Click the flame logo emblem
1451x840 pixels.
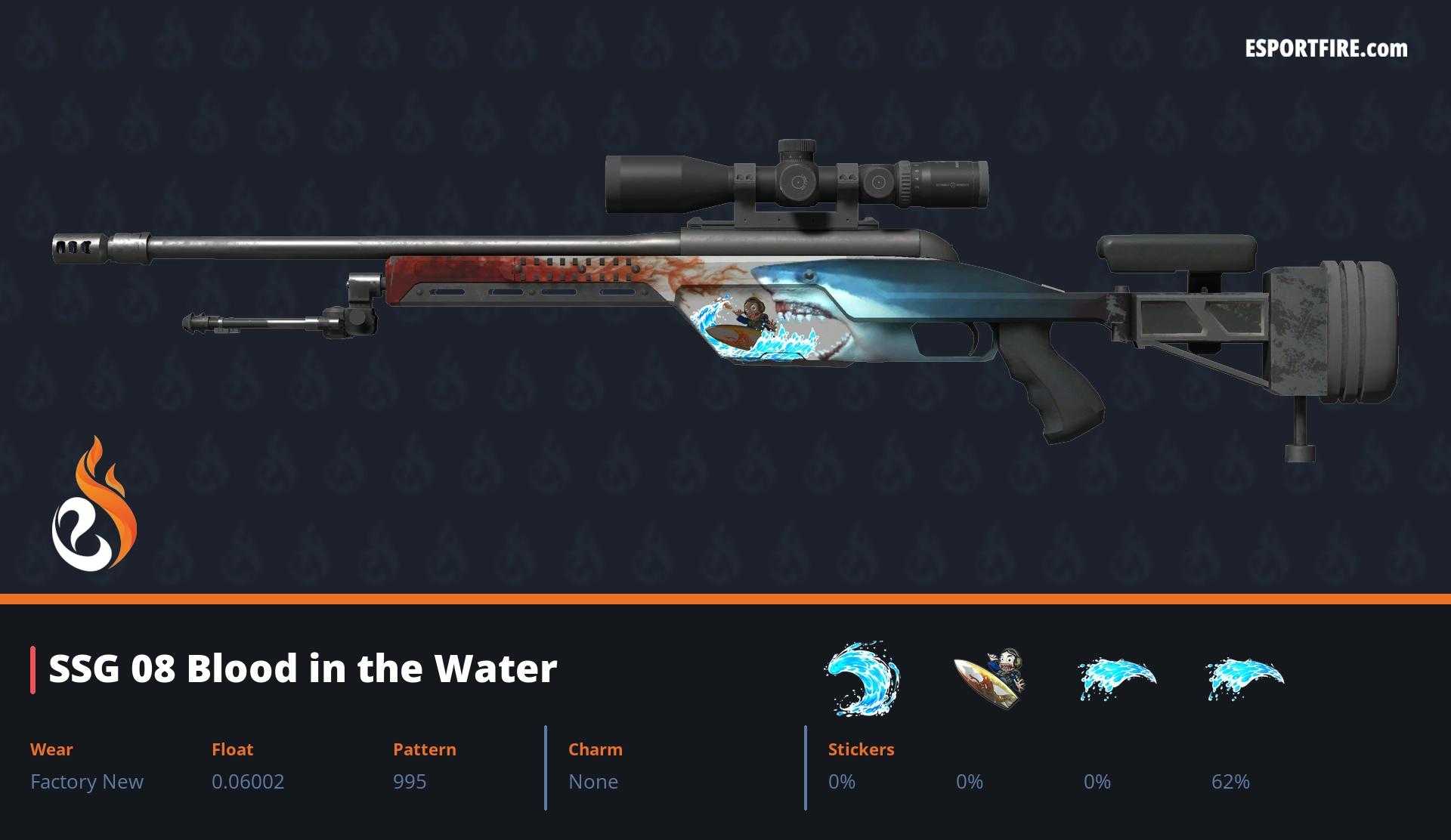point(94,506)
